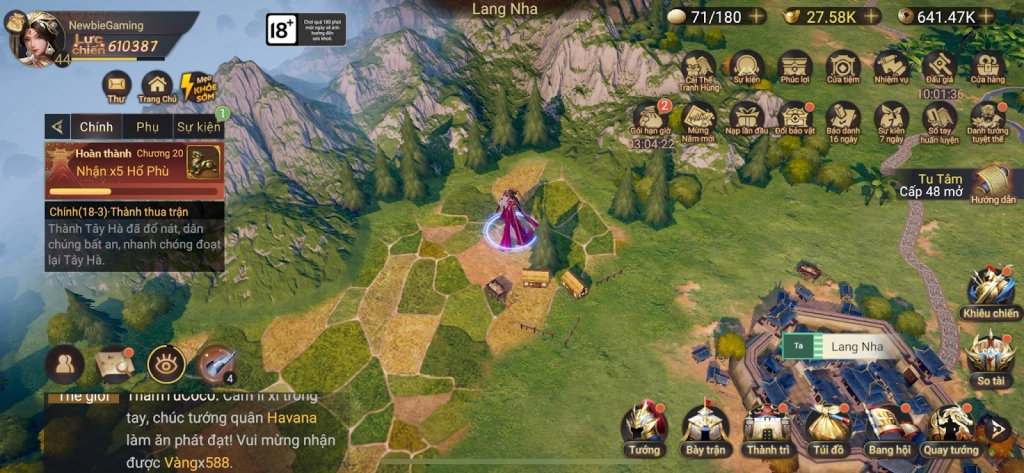Image resolution: width=1024 pixels, height=473 pixels.
Task: Switch to the Sự kiện quest tab
Action: pyautogui.click(x=198, y=127)
